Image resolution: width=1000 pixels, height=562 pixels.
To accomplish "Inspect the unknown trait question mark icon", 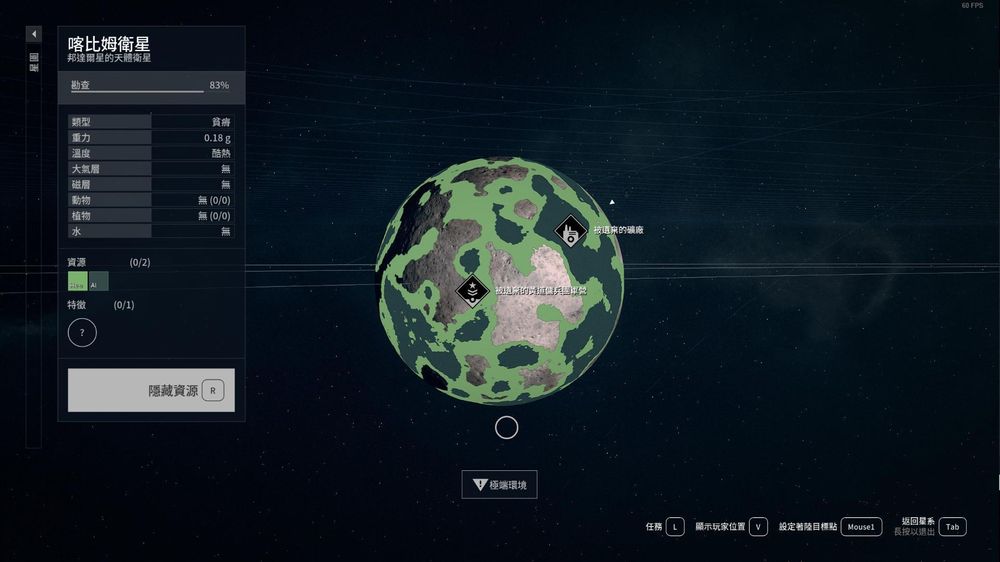I will (82, 332).
